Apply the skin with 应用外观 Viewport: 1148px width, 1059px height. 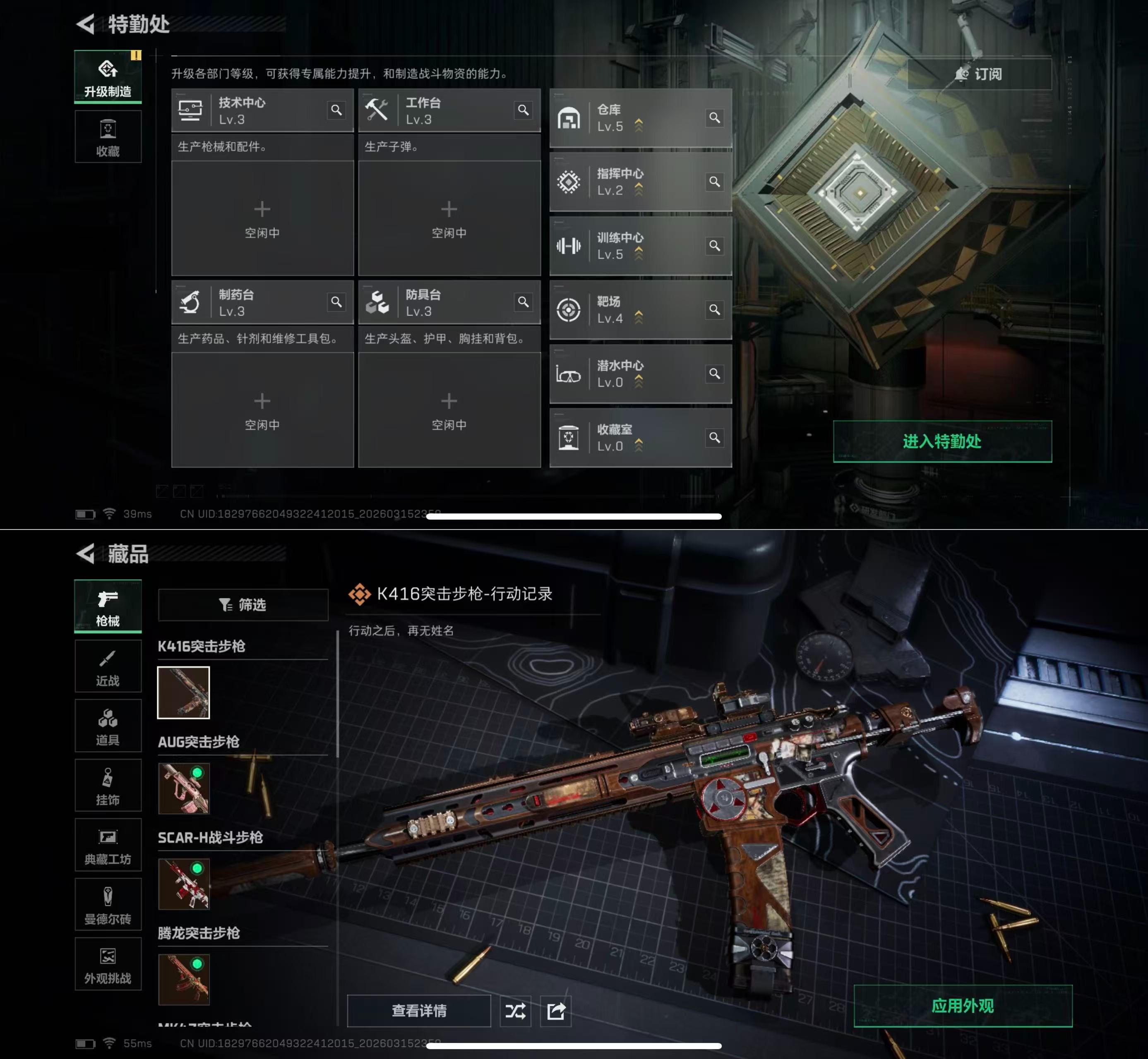[x=962, y=1006]
